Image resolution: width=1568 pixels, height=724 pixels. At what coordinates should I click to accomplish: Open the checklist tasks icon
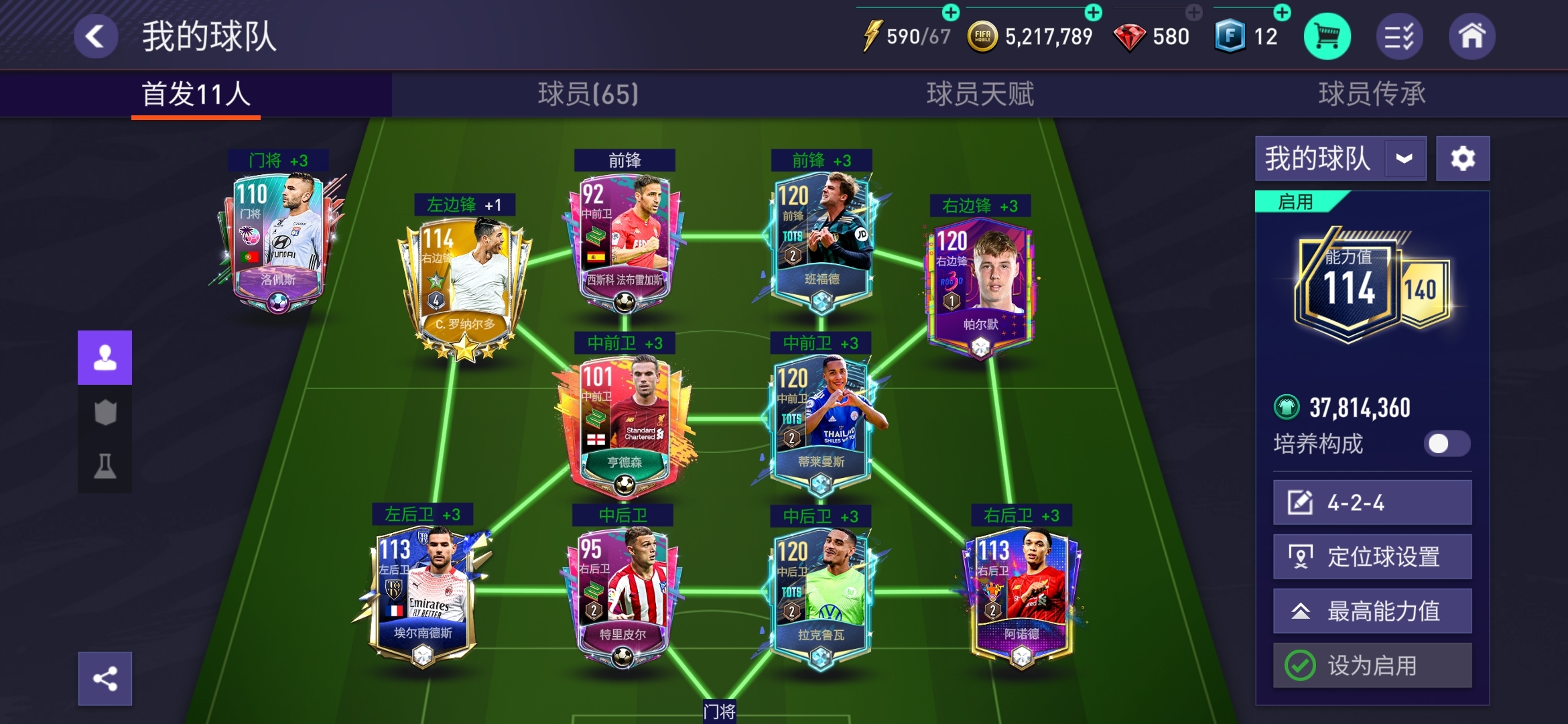coord(1399,36)
